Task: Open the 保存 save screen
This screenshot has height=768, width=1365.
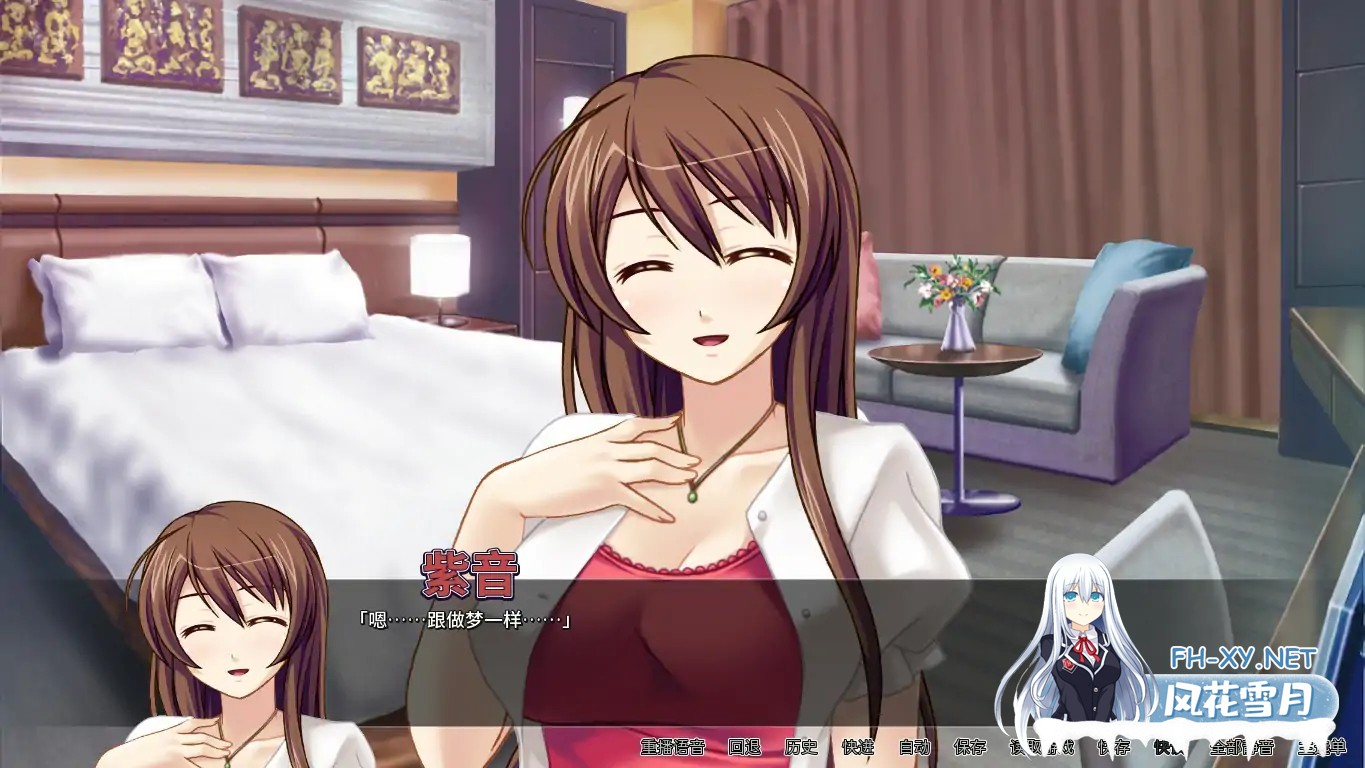Action: coord(970,747)
